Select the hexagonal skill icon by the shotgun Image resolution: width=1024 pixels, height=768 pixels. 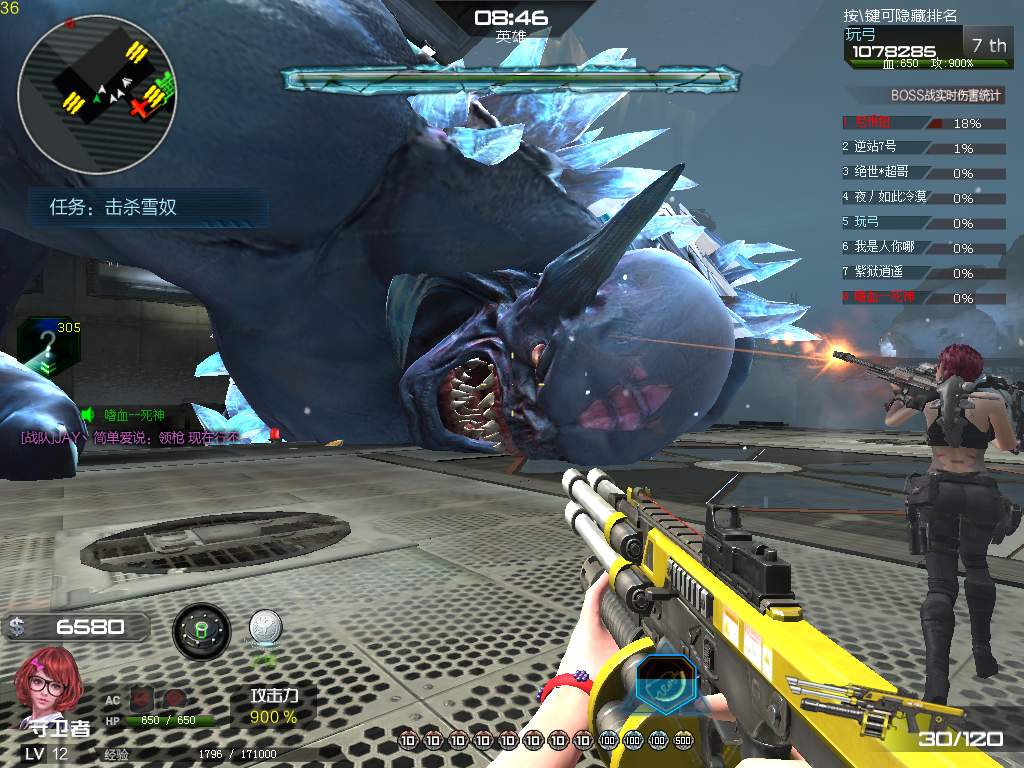point(665,684)
